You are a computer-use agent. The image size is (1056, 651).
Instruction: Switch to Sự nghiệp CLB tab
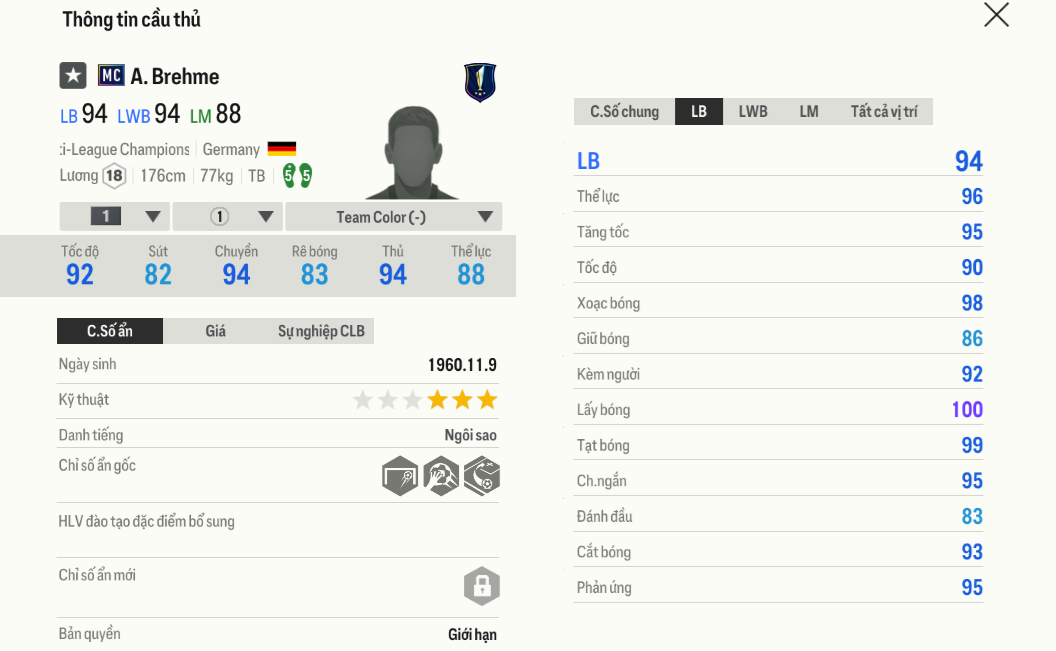coord(321,331)
